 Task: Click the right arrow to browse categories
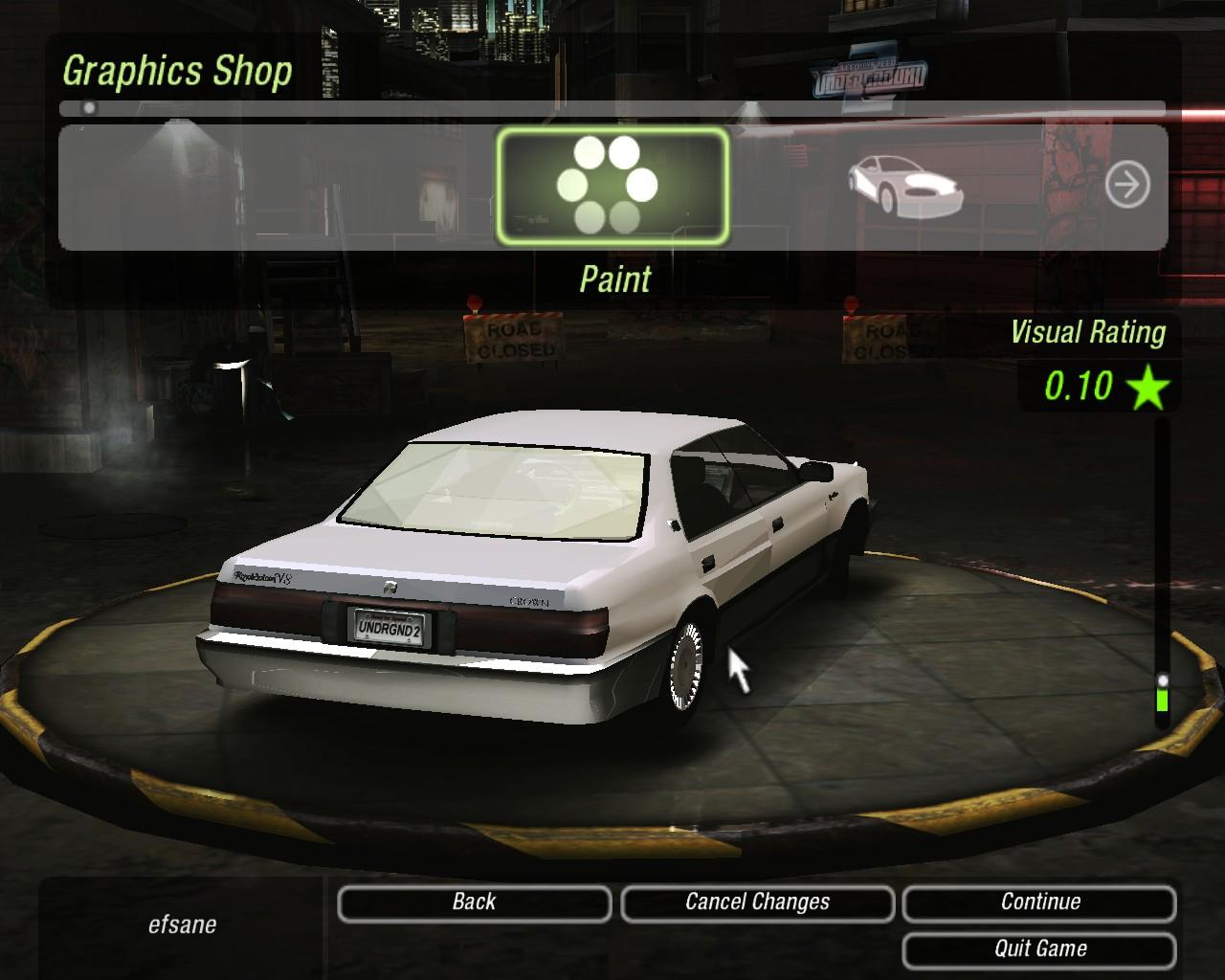(x=1127, y=184)
